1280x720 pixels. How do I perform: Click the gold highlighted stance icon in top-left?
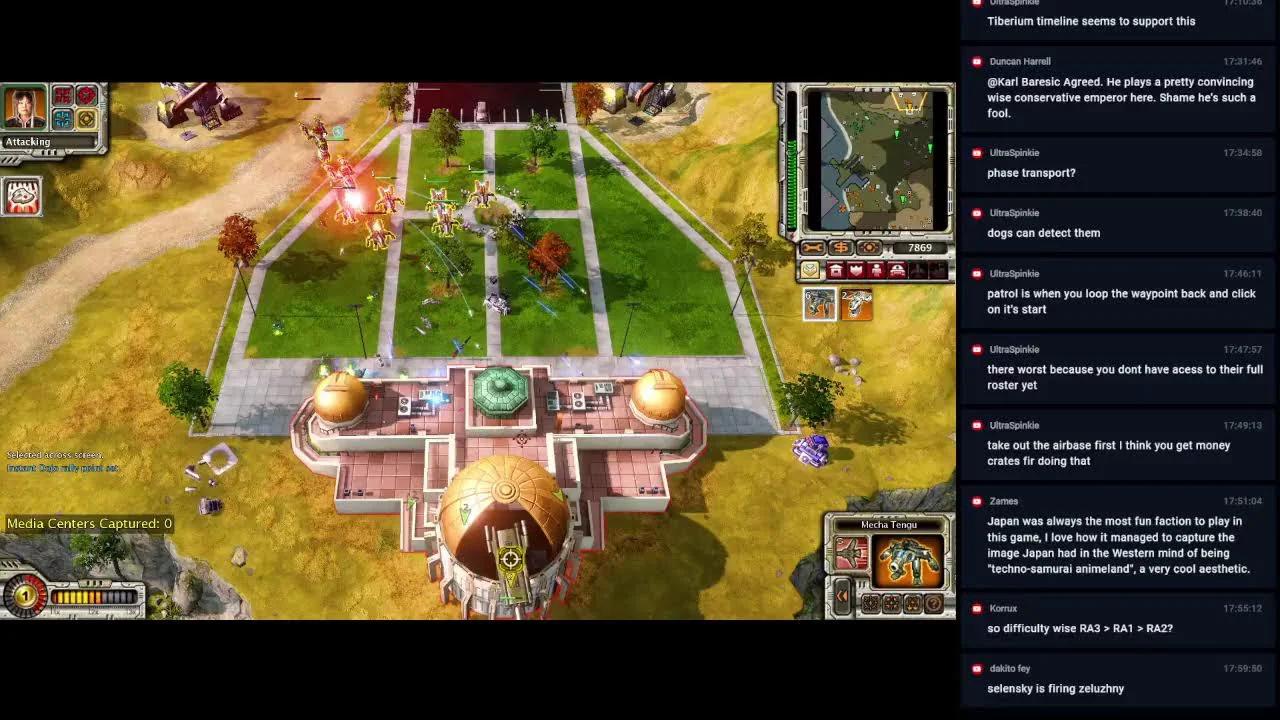(85, 119)
